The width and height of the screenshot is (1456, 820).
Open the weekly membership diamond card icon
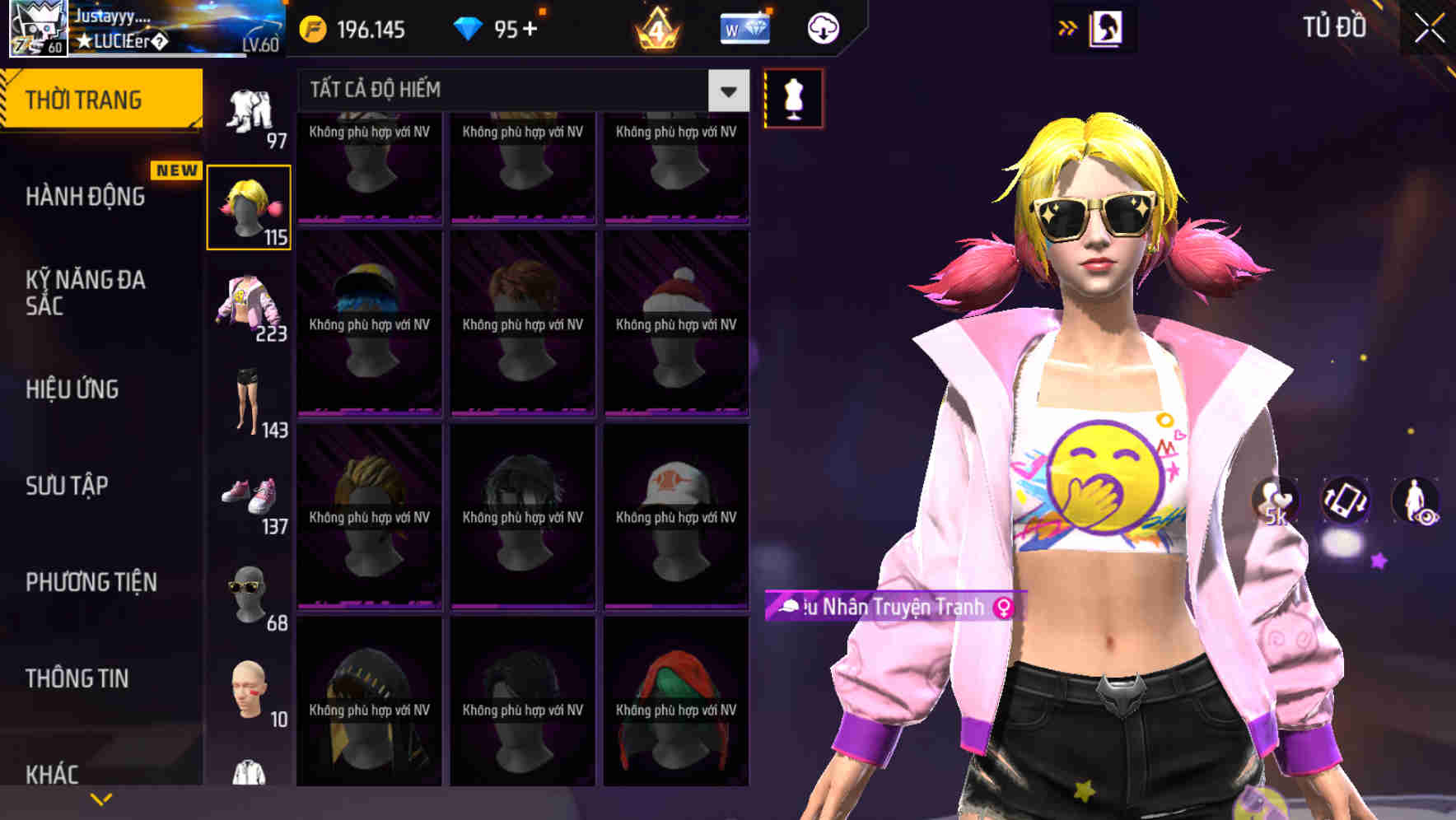click(x=745, y=27)
